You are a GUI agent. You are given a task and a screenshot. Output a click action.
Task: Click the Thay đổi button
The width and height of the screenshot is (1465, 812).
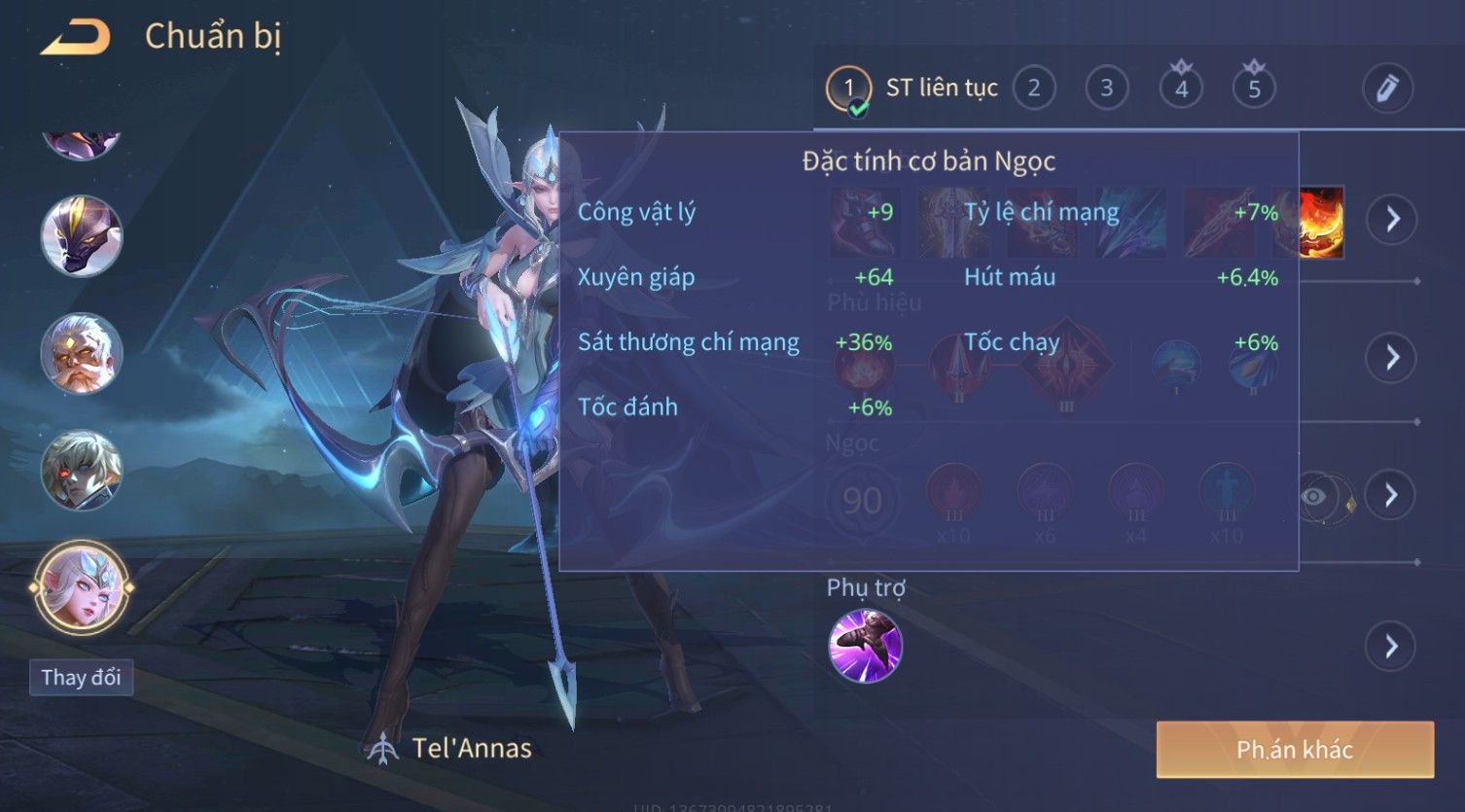[x=82, y=677]
